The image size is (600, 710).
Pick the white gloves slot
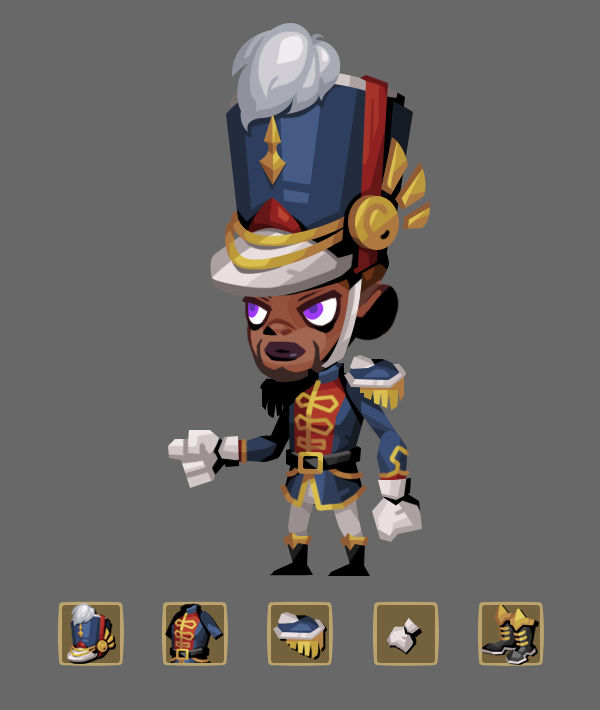click(x=405, y=634)
